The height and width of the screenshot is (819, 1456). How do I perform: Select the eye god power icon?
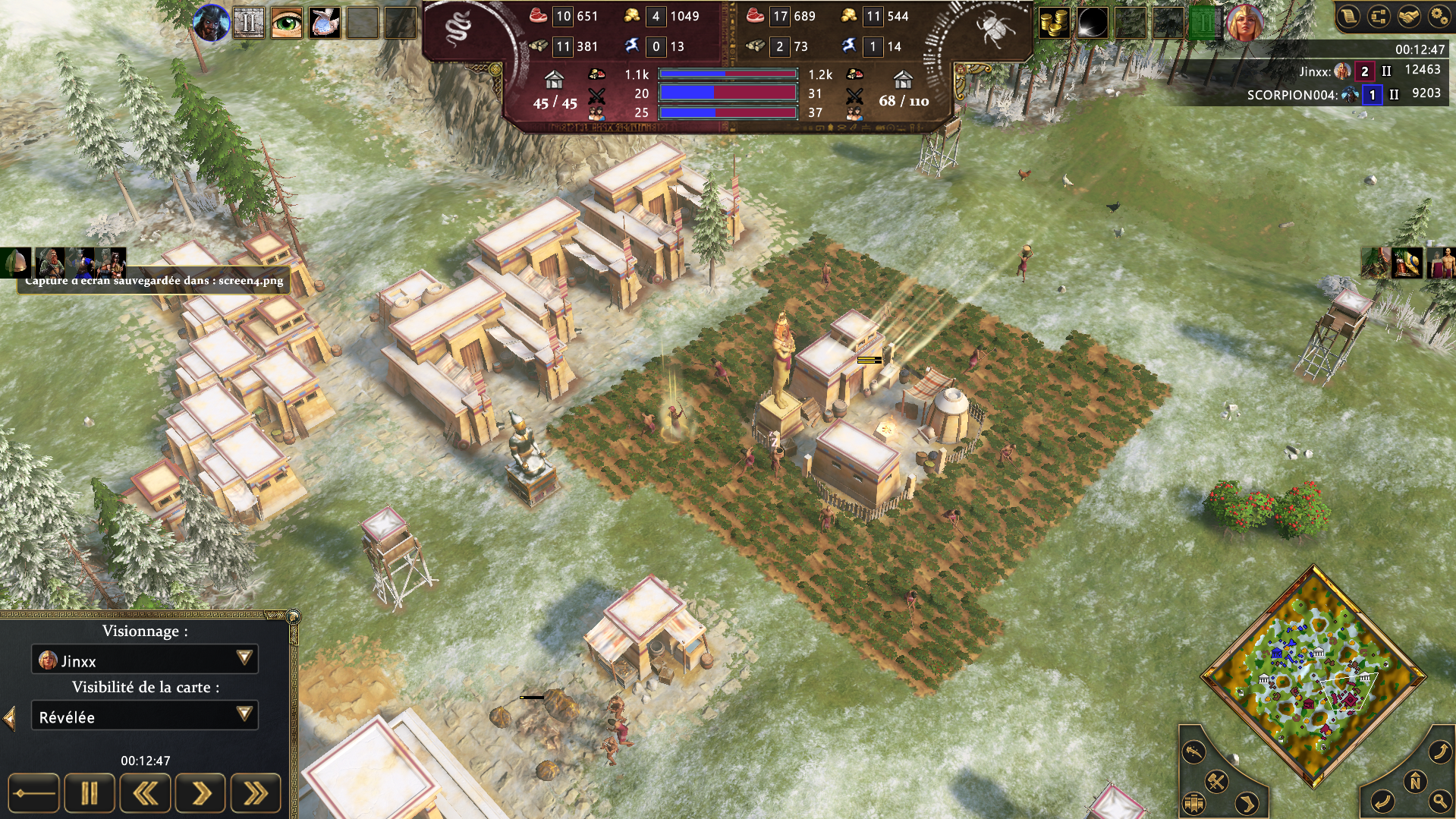pyautogui.click(x=287, y=23)
